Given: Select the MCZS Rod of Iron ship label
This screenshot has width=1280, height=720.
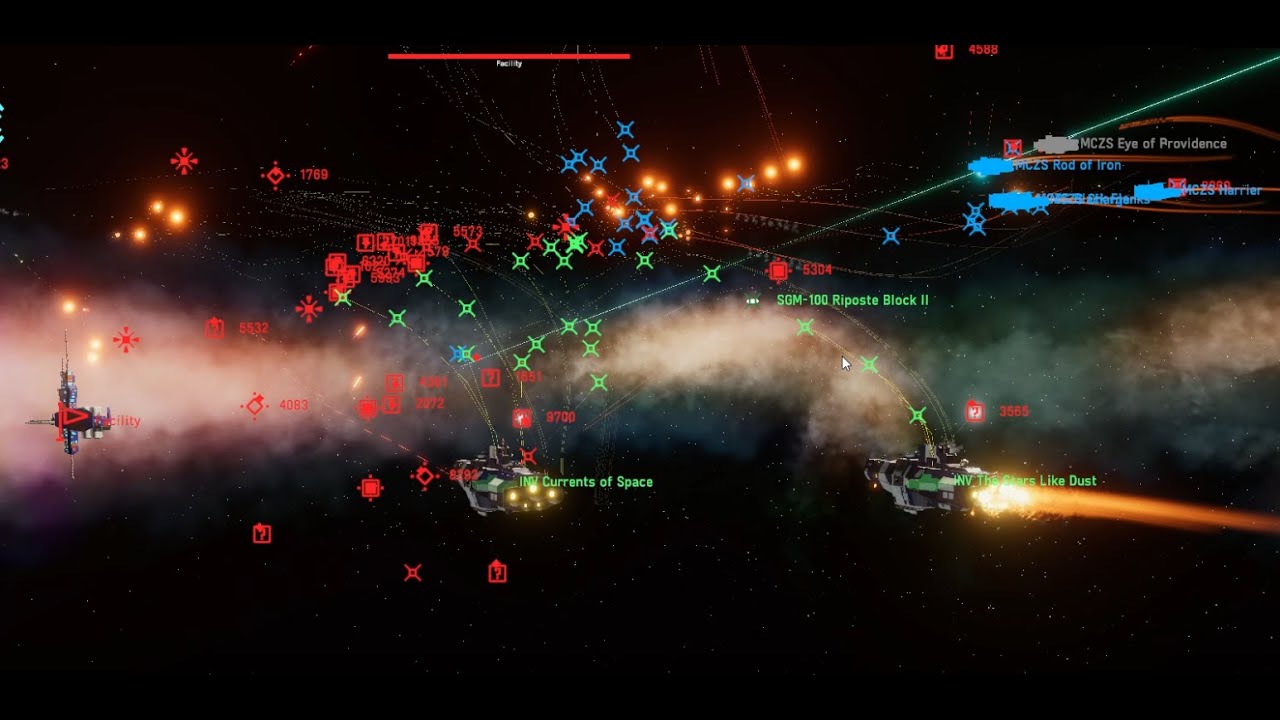Looking at the screenshot, I should pyautogui.click(x=1068, y=166).
